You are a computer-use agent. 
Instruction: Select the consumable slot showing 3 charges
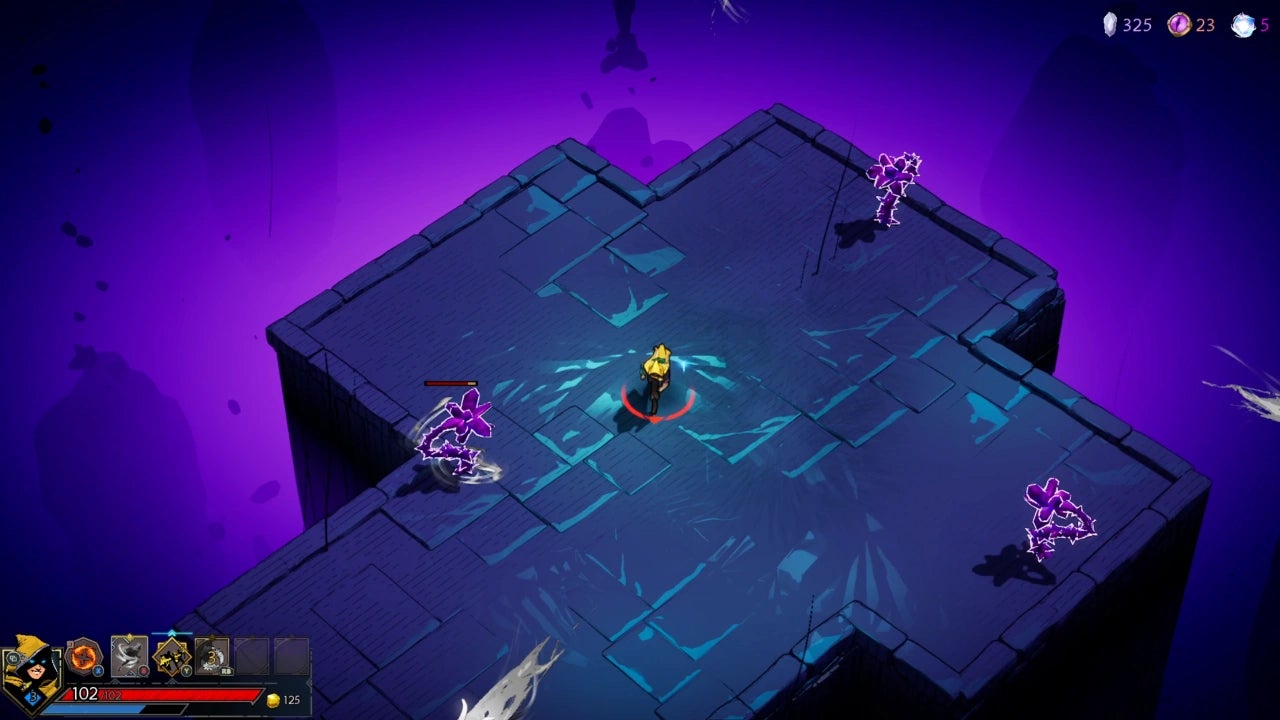[212, 656]
